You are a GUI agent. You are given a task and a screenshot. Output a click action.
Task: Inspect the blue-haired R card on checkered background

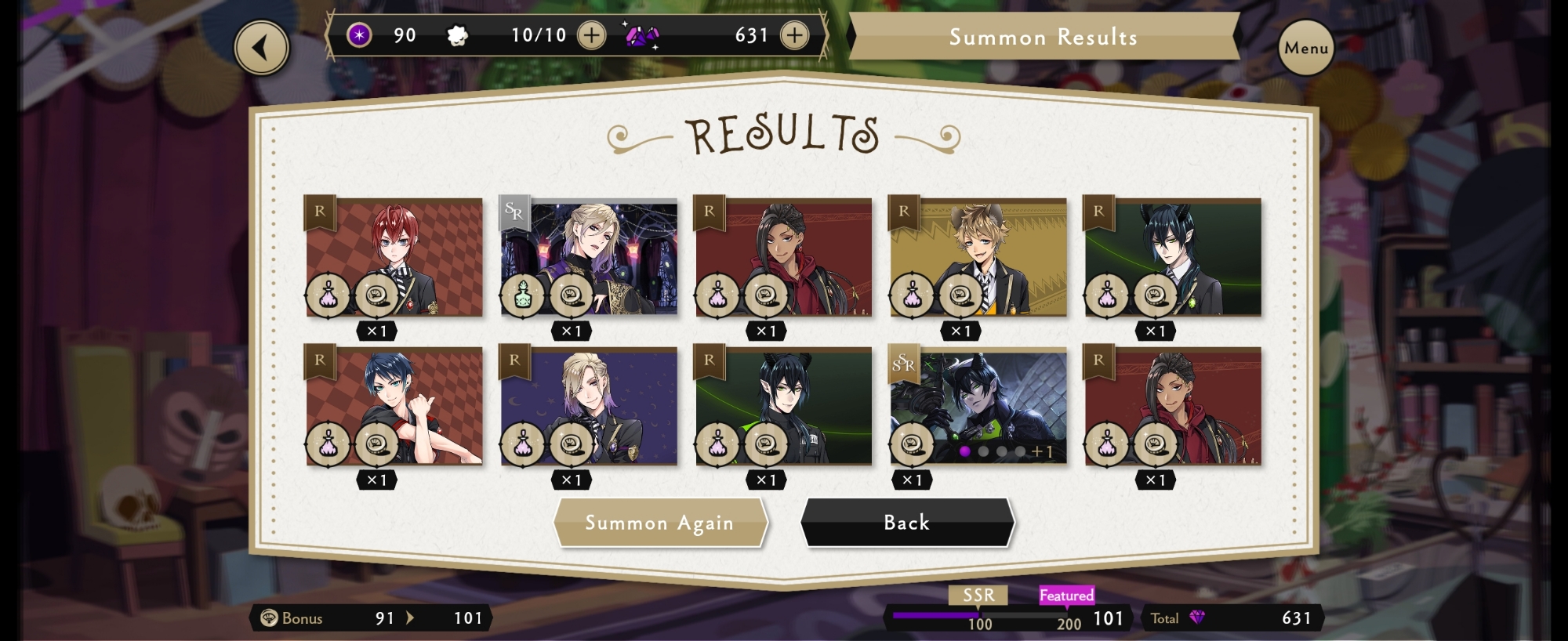(394, 407)
